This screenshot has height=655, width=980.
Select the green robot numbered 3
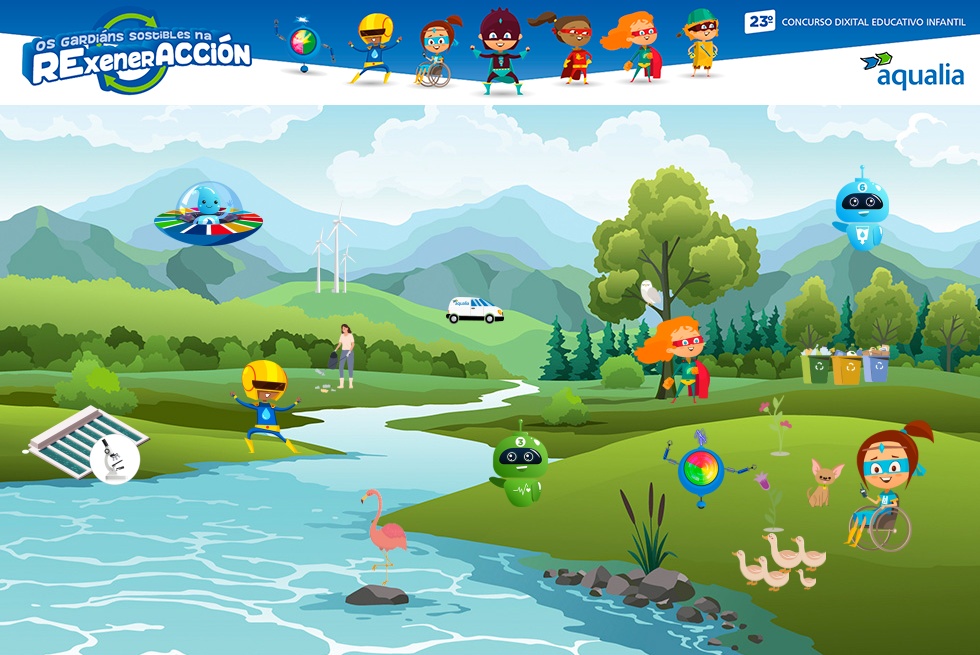click(x=520, y=467)
